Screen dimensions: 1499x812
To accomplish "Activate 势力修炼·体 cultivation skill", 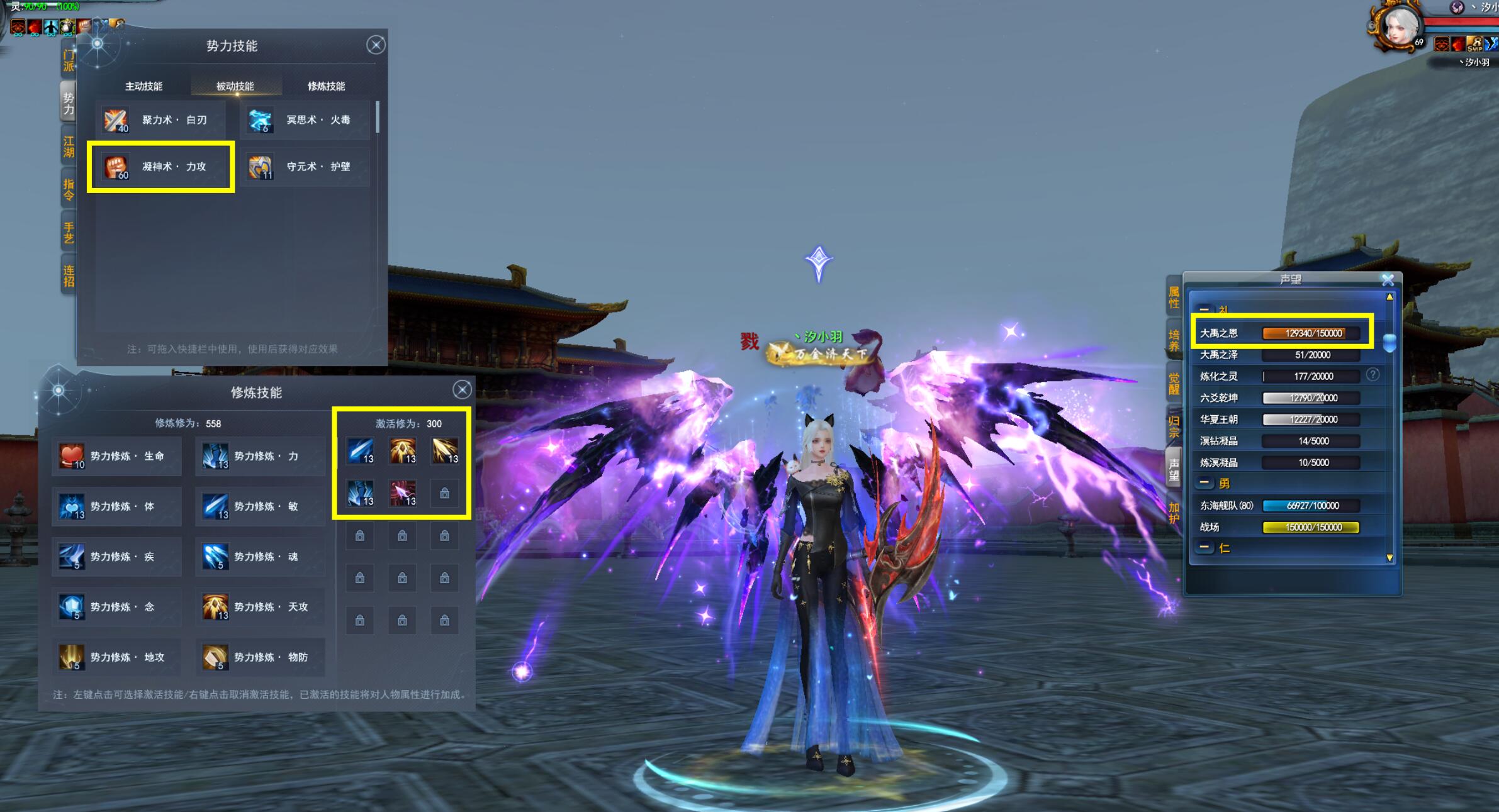I will coord(117,506).
